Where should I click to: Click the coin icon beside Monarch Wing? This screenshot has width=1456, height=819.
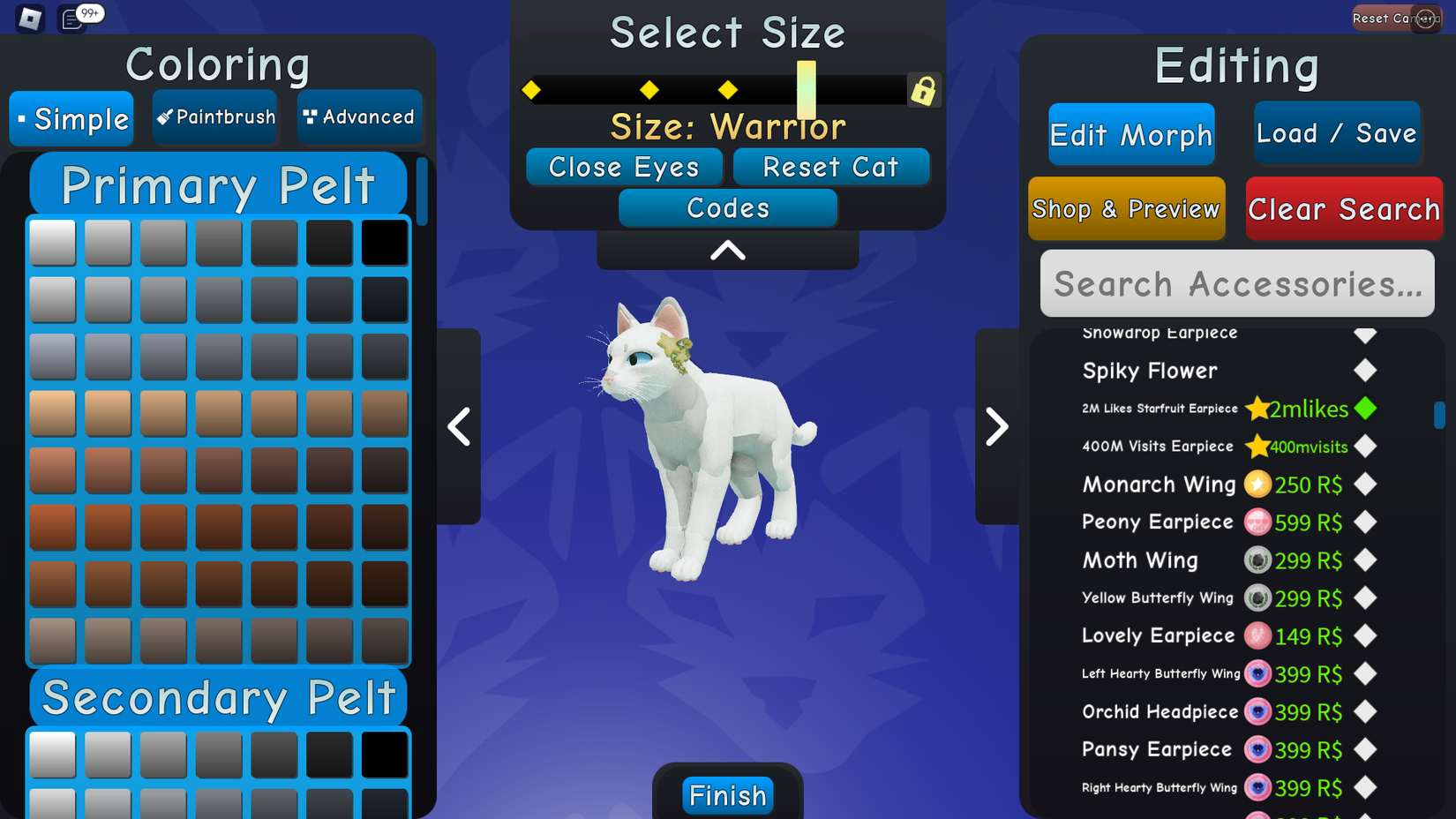(1258, 485)
